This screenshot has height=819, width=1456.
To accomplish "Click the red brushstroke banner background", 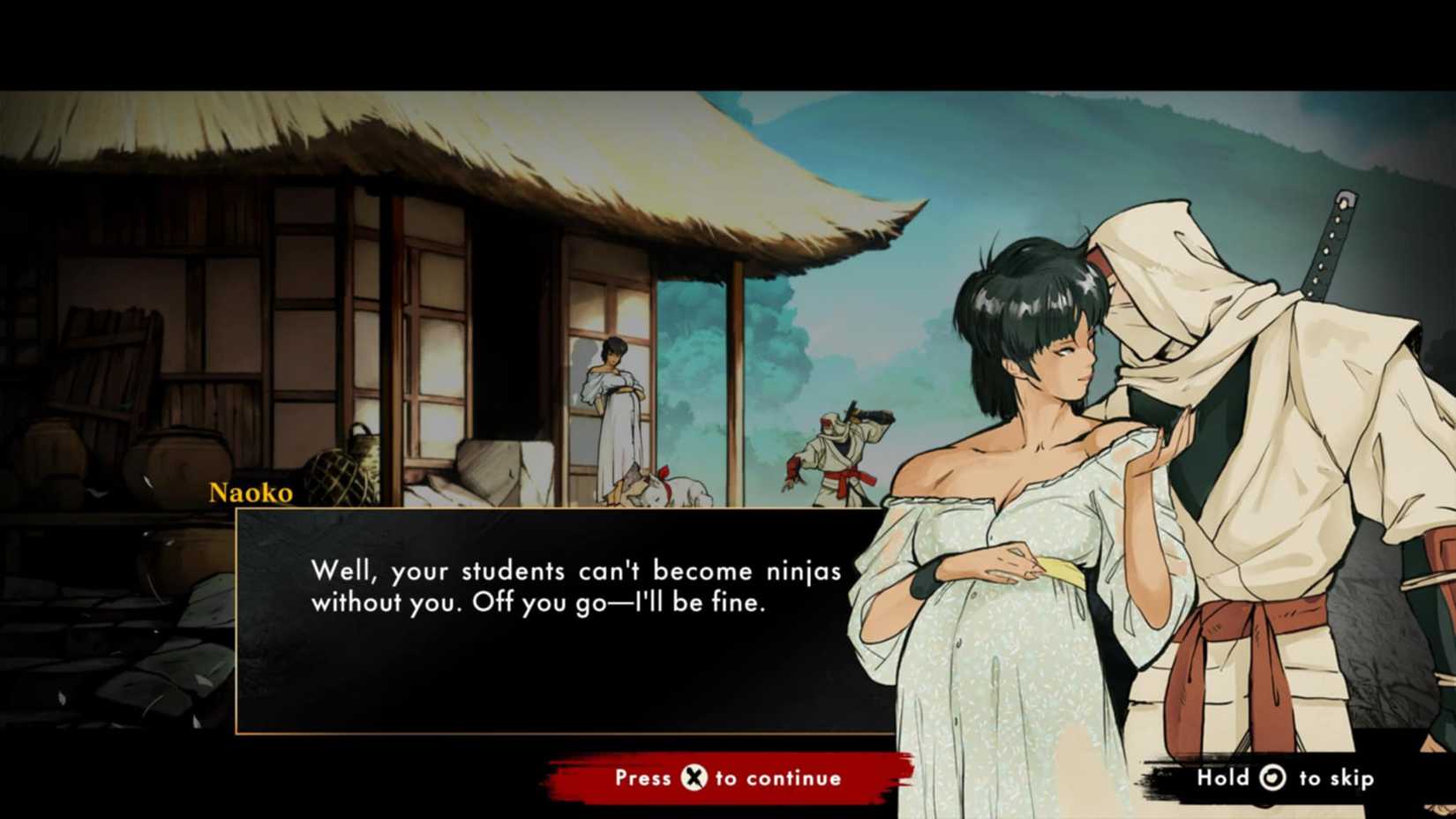I will click(x=618, y=778).
